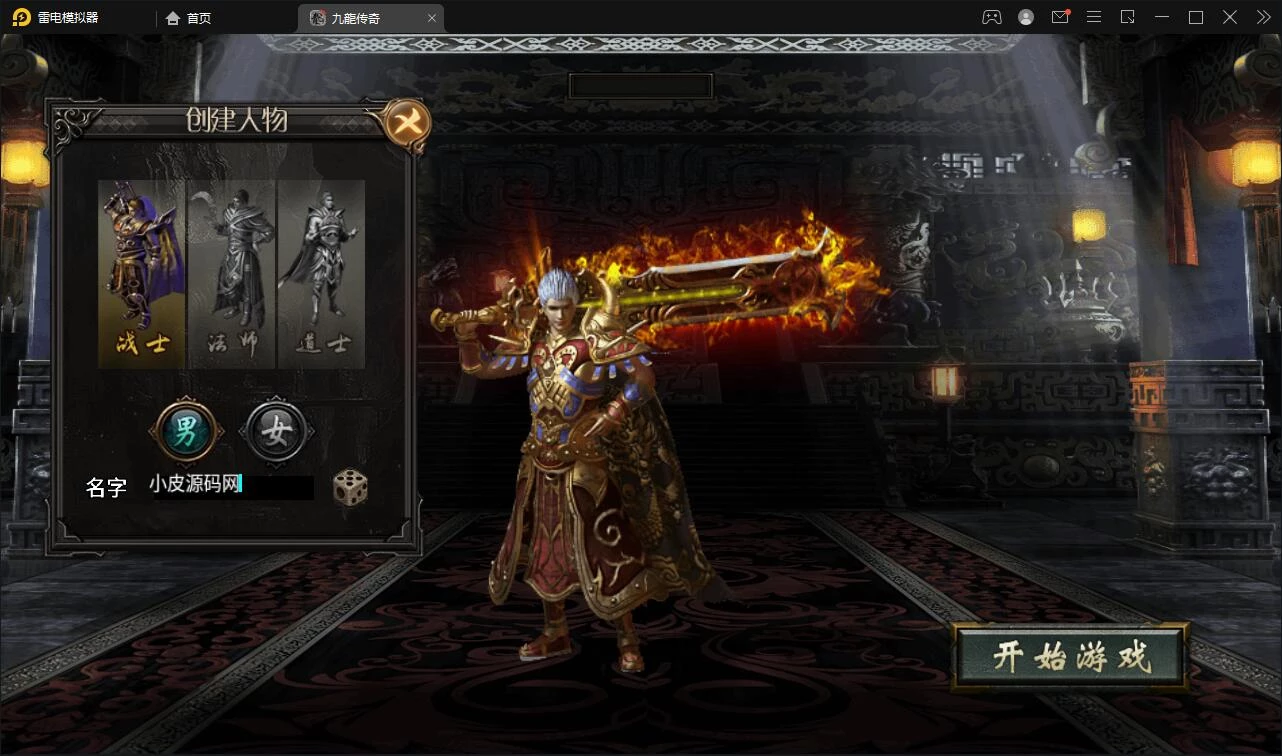Close the 创建人物 character creation panel
The image size is (1282, 756).
point(408,123)
